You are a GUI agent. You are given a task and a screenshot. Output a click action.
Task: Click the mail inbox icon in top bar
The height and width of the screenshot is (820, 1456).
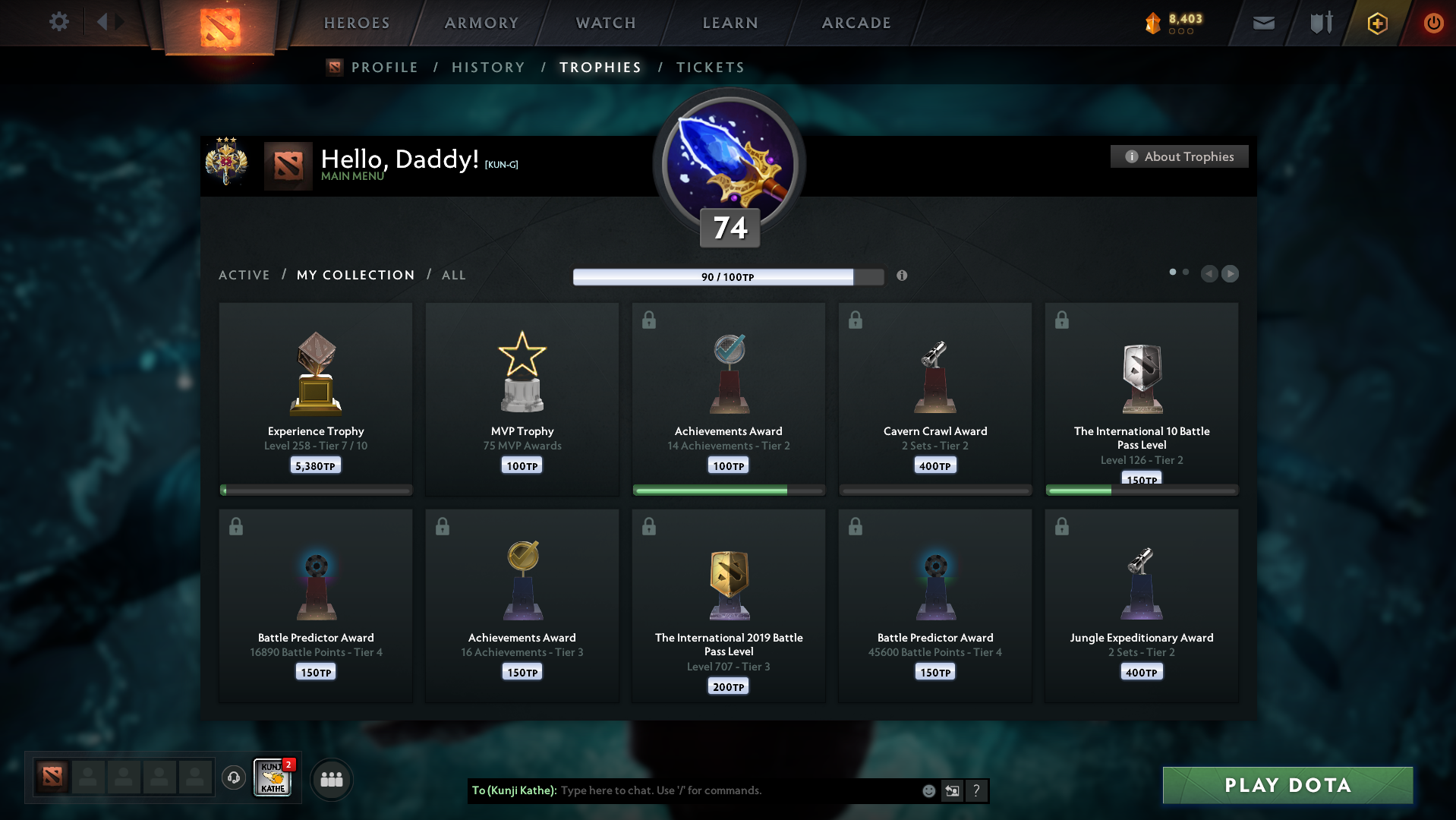pyautogui.click(x=1262, y=23)
